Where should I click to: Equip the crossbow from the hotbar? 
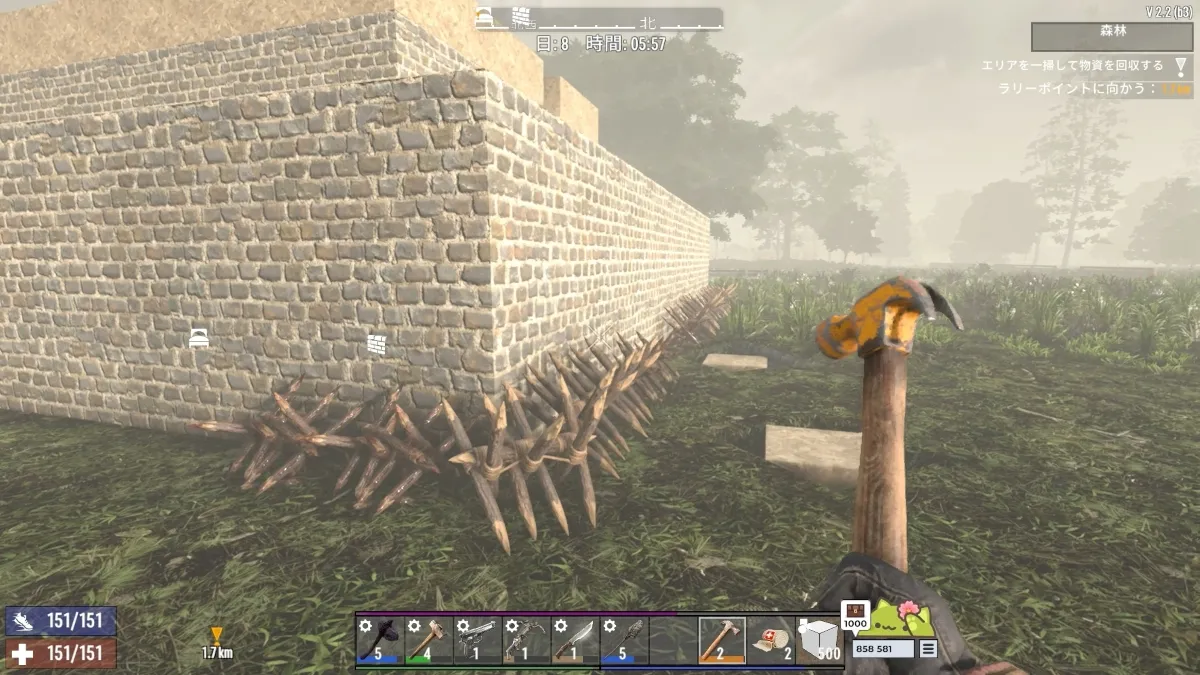tap(526, 640)
